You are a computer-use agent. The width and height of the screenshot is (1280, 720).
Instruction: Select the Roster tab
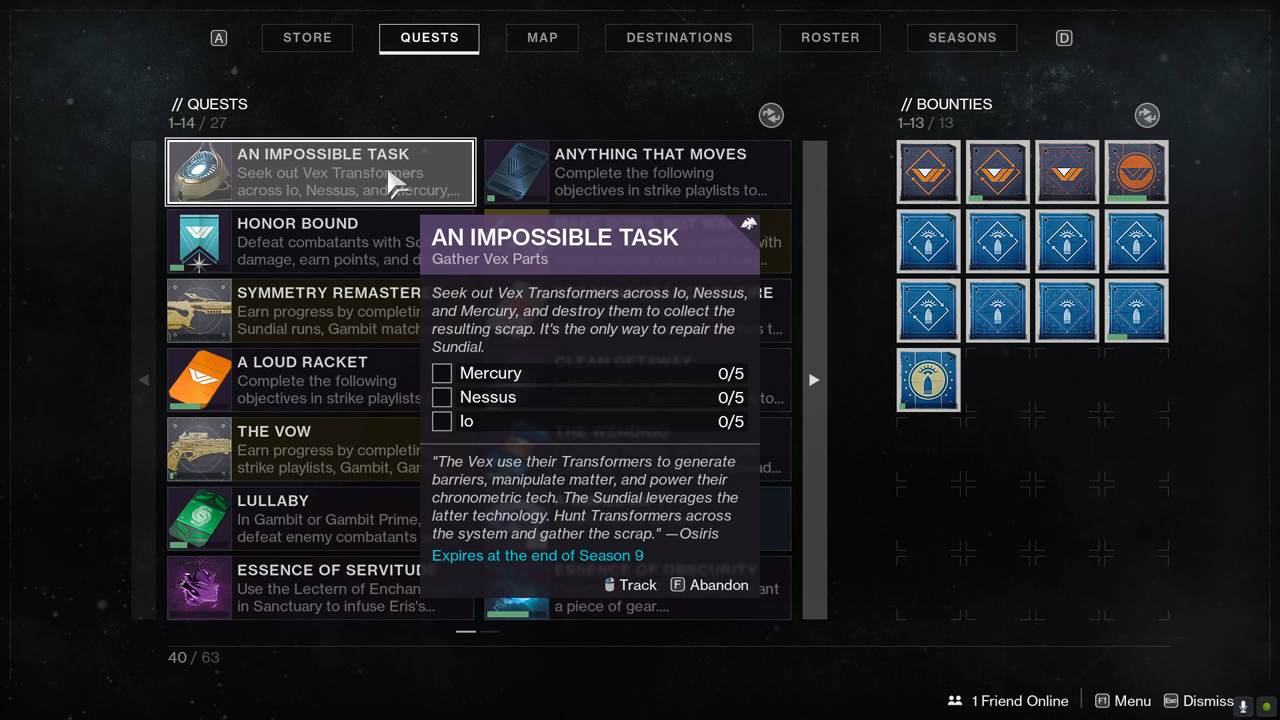[x=830, y=38]
